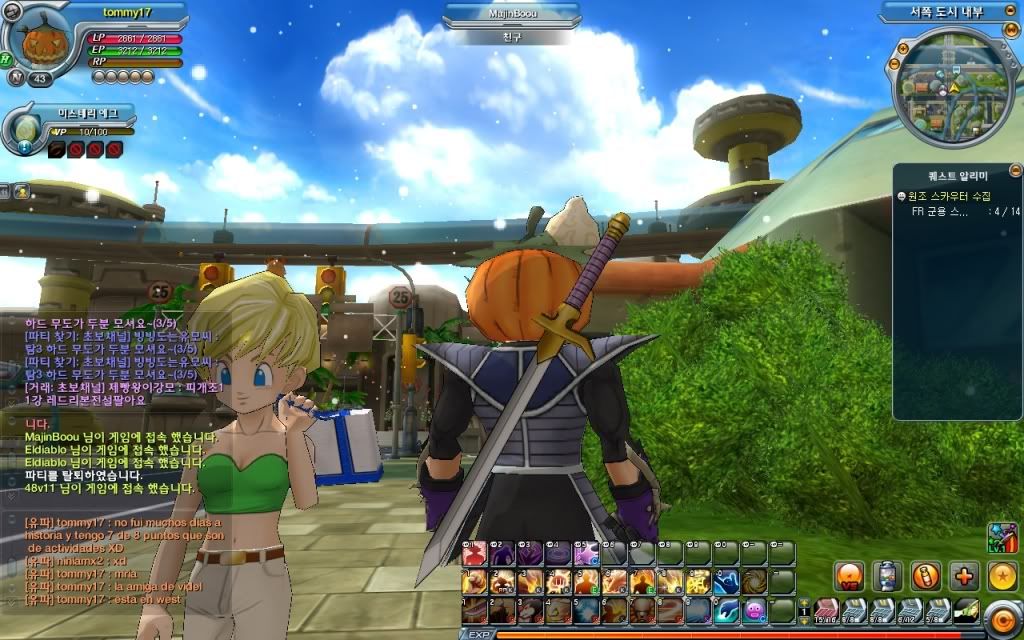Toggle the yellow person icon above chat

coord(21,190)
